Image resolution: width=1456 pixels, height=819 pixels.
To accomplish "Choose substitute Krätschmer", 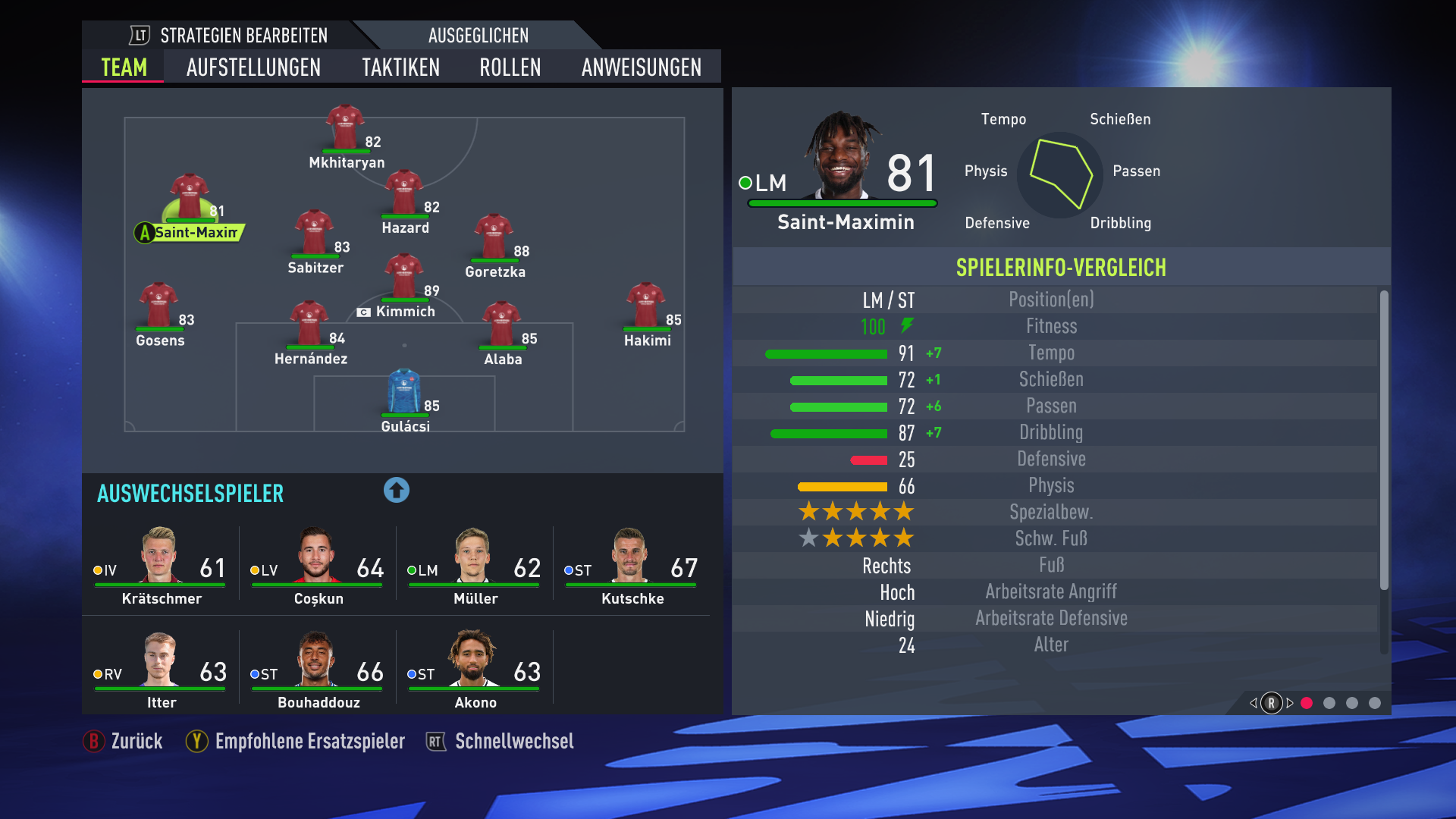I will coord(161,566).
